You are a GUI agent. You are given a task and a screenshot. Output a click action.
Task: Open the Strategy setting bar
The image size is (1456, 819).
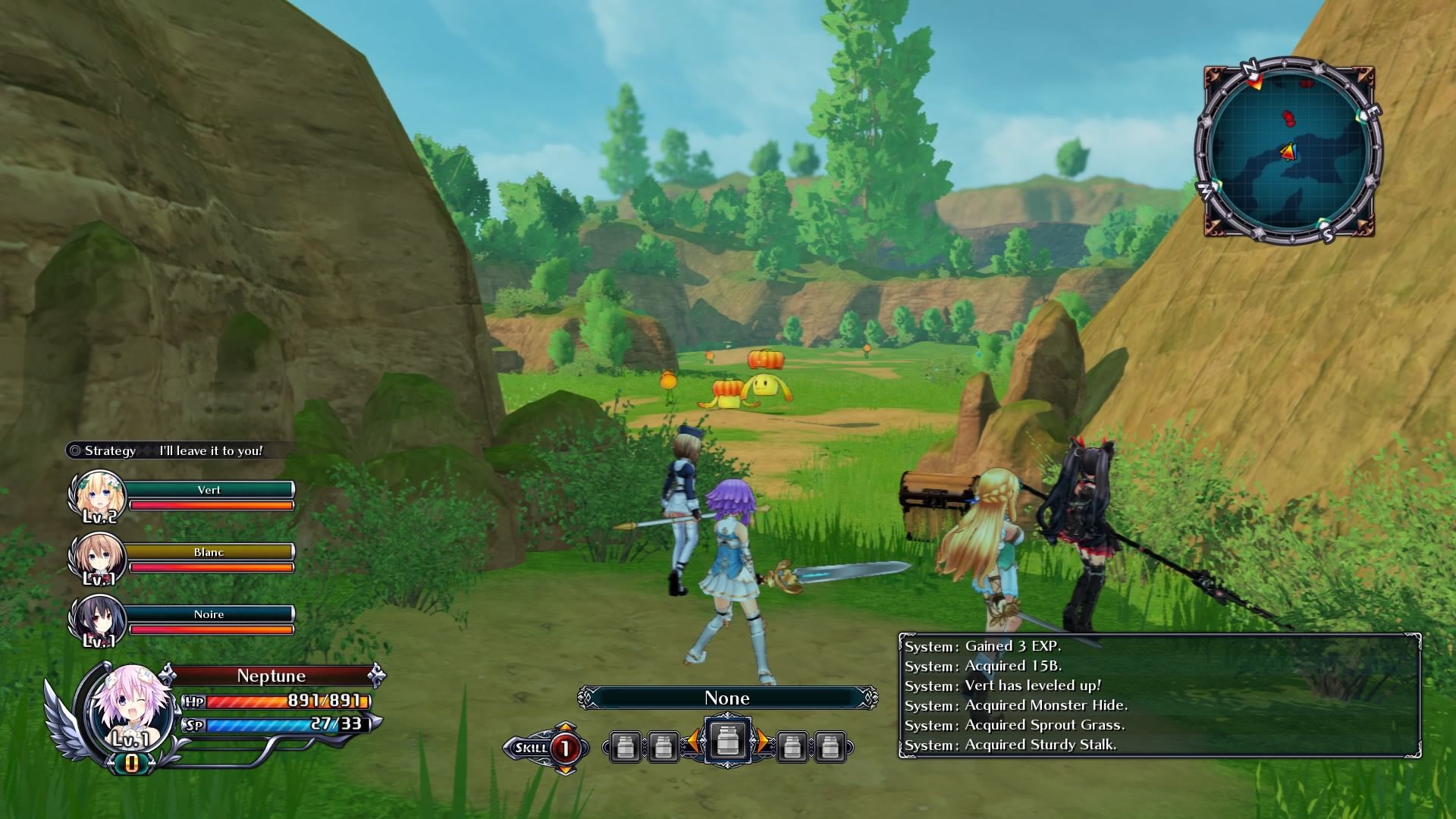click(165, 450)
